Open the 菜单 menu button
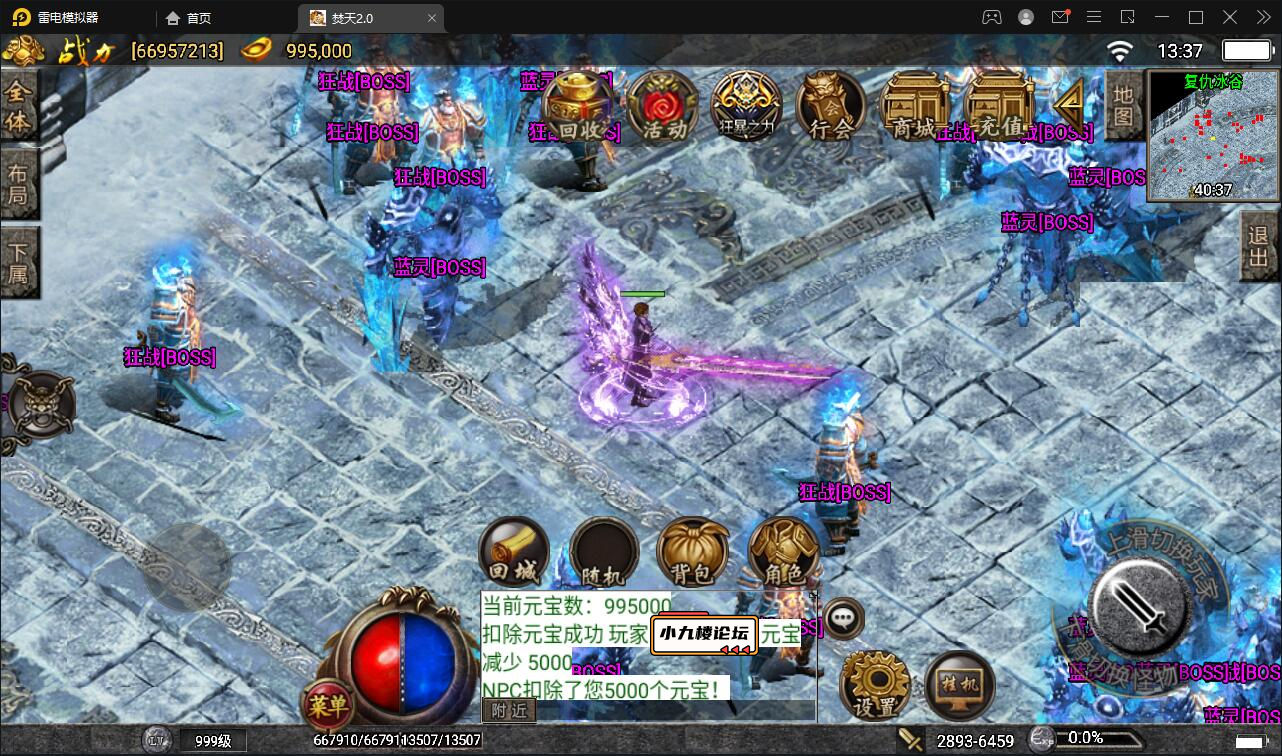 click(x=330, y=704)
